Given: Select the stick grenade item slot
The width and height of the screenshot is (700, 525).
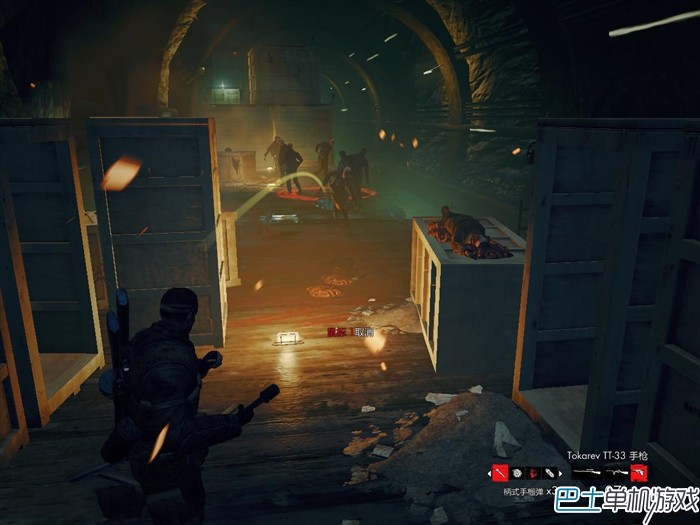Looking at the screenshot, I should tap(500, 472).
